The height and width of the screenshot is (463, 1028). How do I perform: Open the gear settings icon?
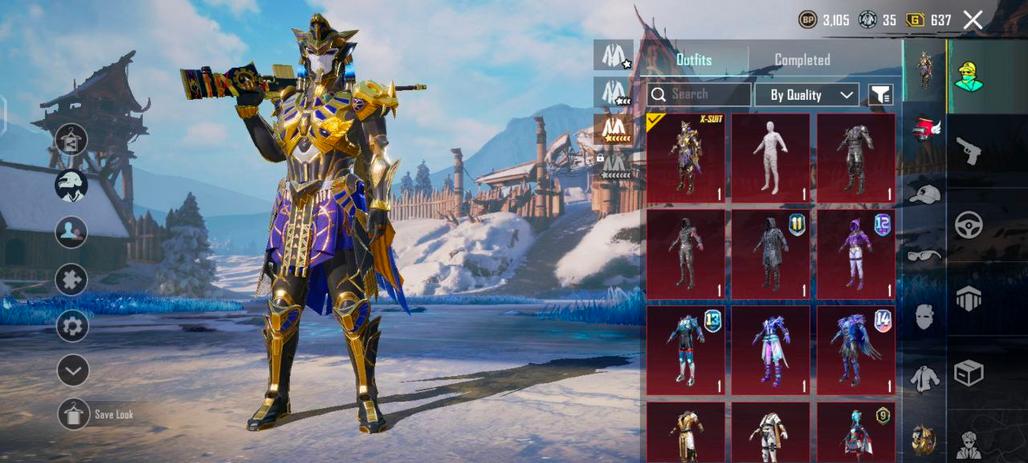72,325
